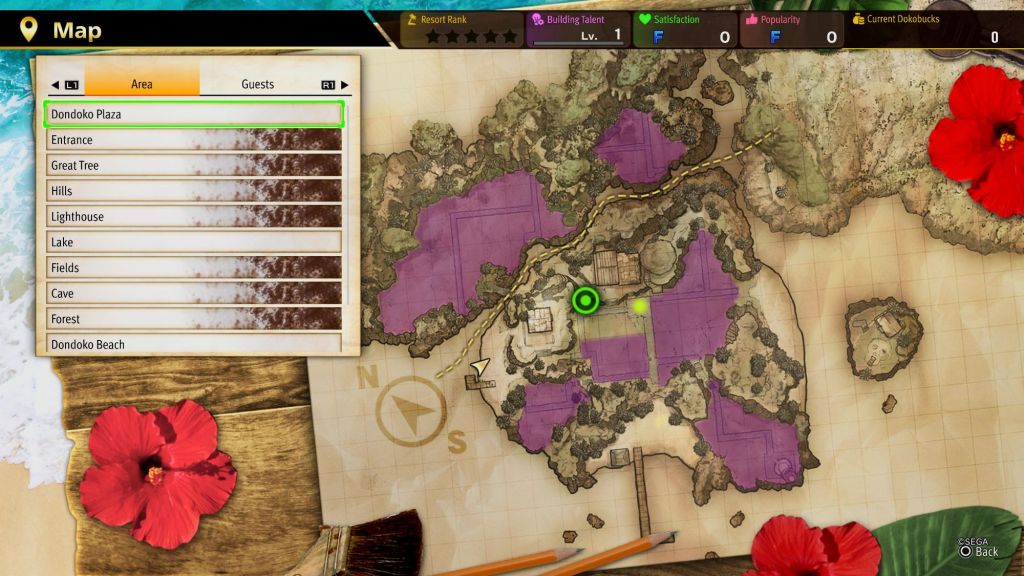Select the Lighthouse area entry

click(195, 216)
